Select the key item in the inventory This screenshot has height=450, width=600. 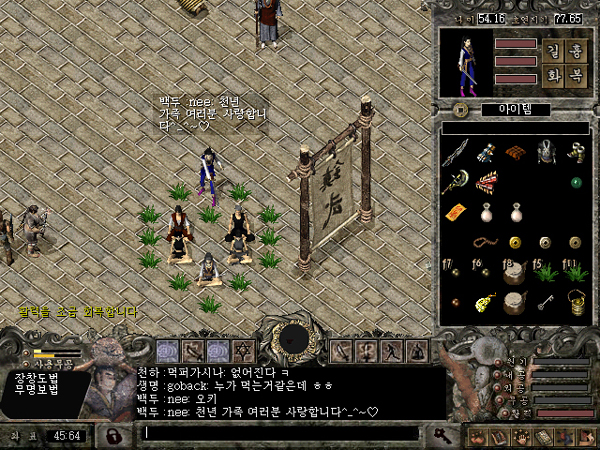pyautogui.click(x=546, y=301)
